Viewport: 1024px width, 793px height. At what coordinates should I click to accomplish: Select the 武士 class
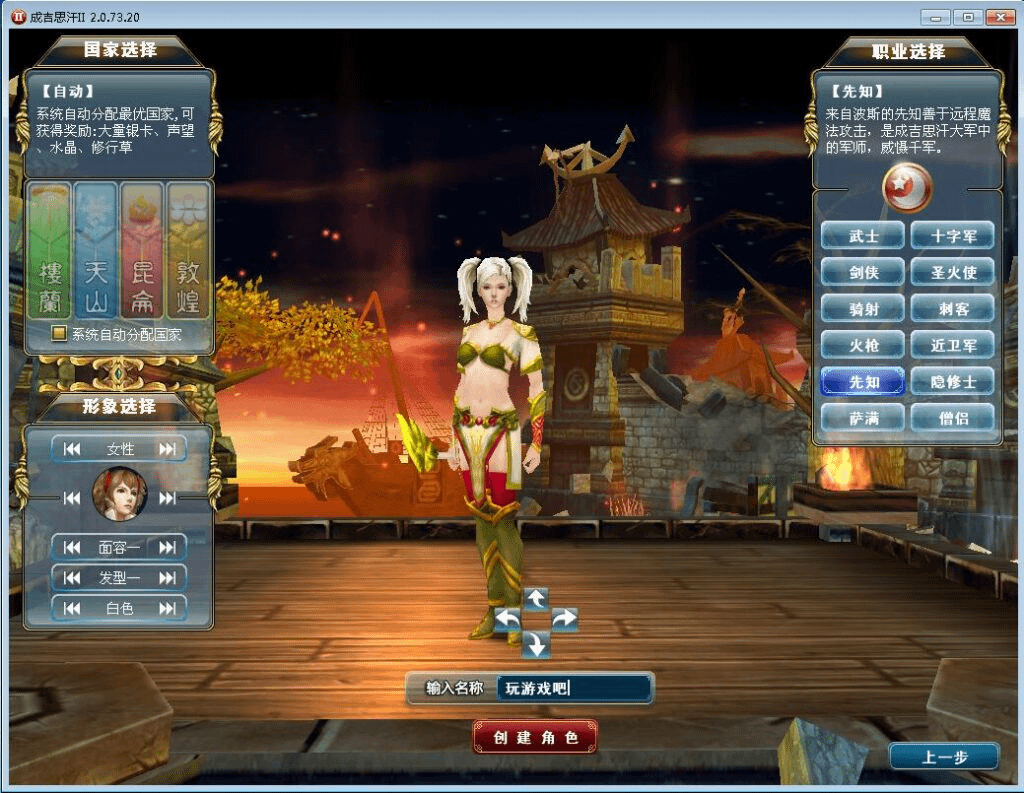point(863,236)
